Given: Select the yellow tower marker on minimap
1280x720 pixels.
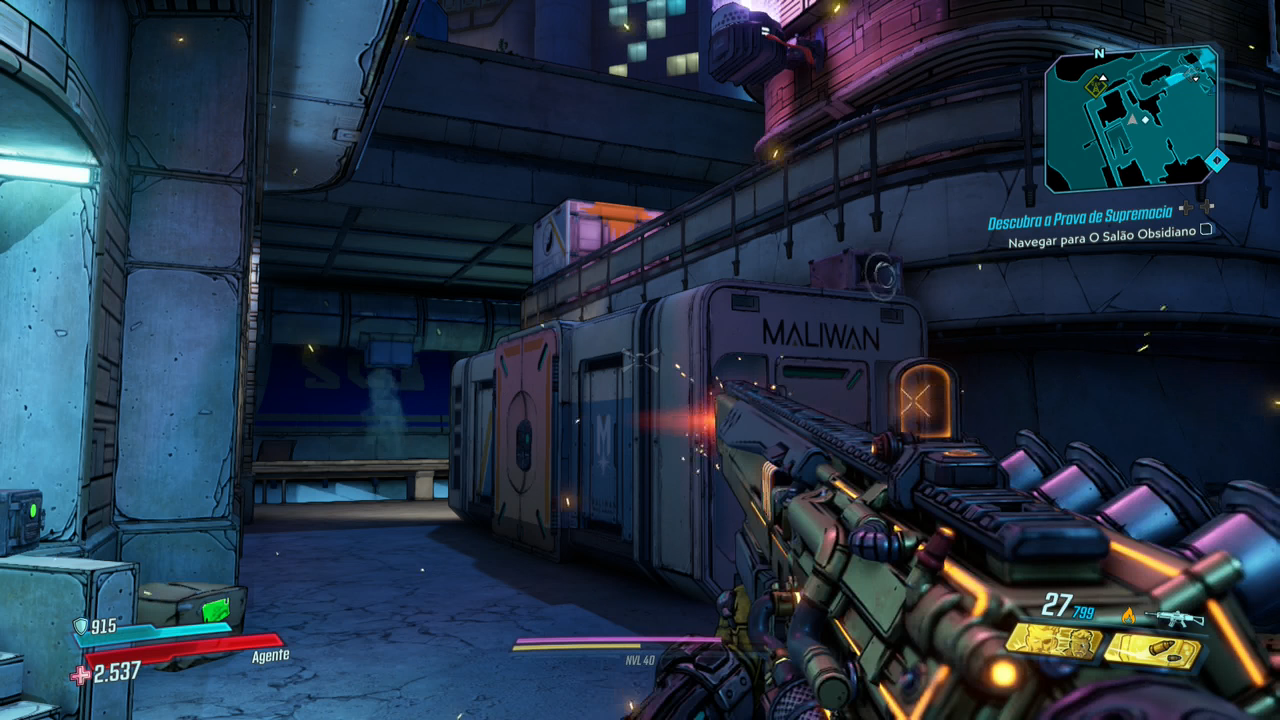Looking at the screenshot, I should point(1094,87).
